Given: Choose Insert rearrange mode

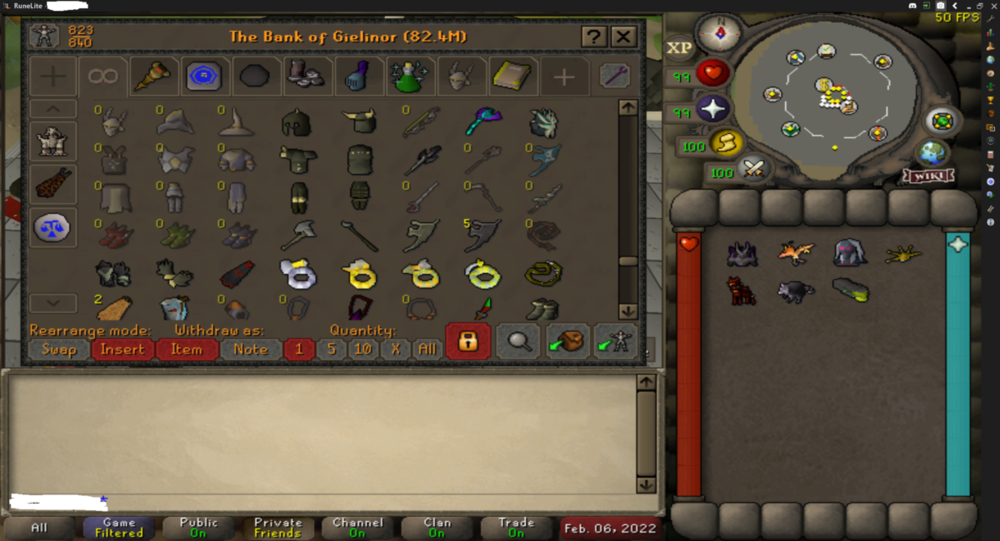Looking at the screenshot, I should 122,349.
